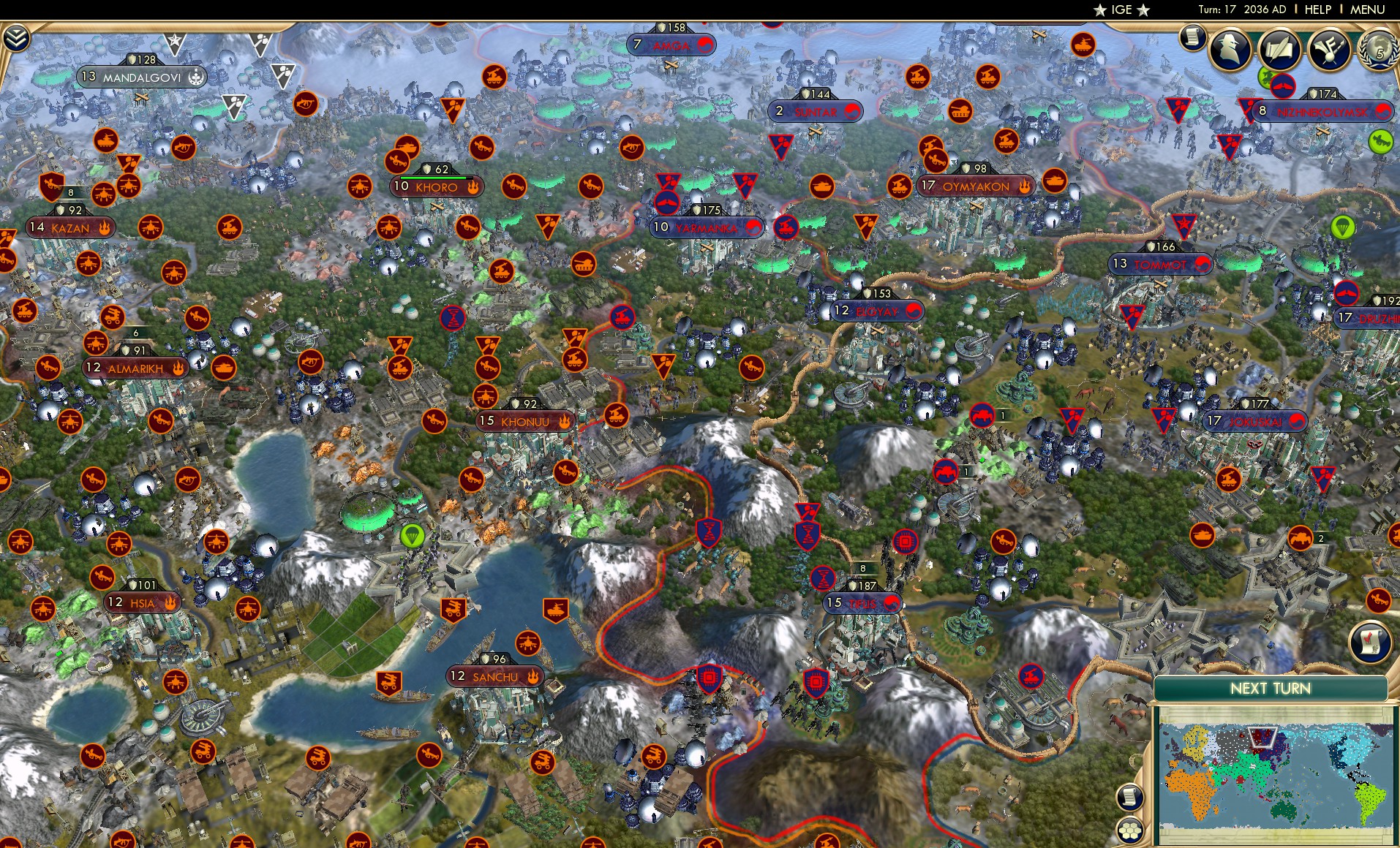Toggle strategic view with the hex grid icon

click(x=1129, y=831)
